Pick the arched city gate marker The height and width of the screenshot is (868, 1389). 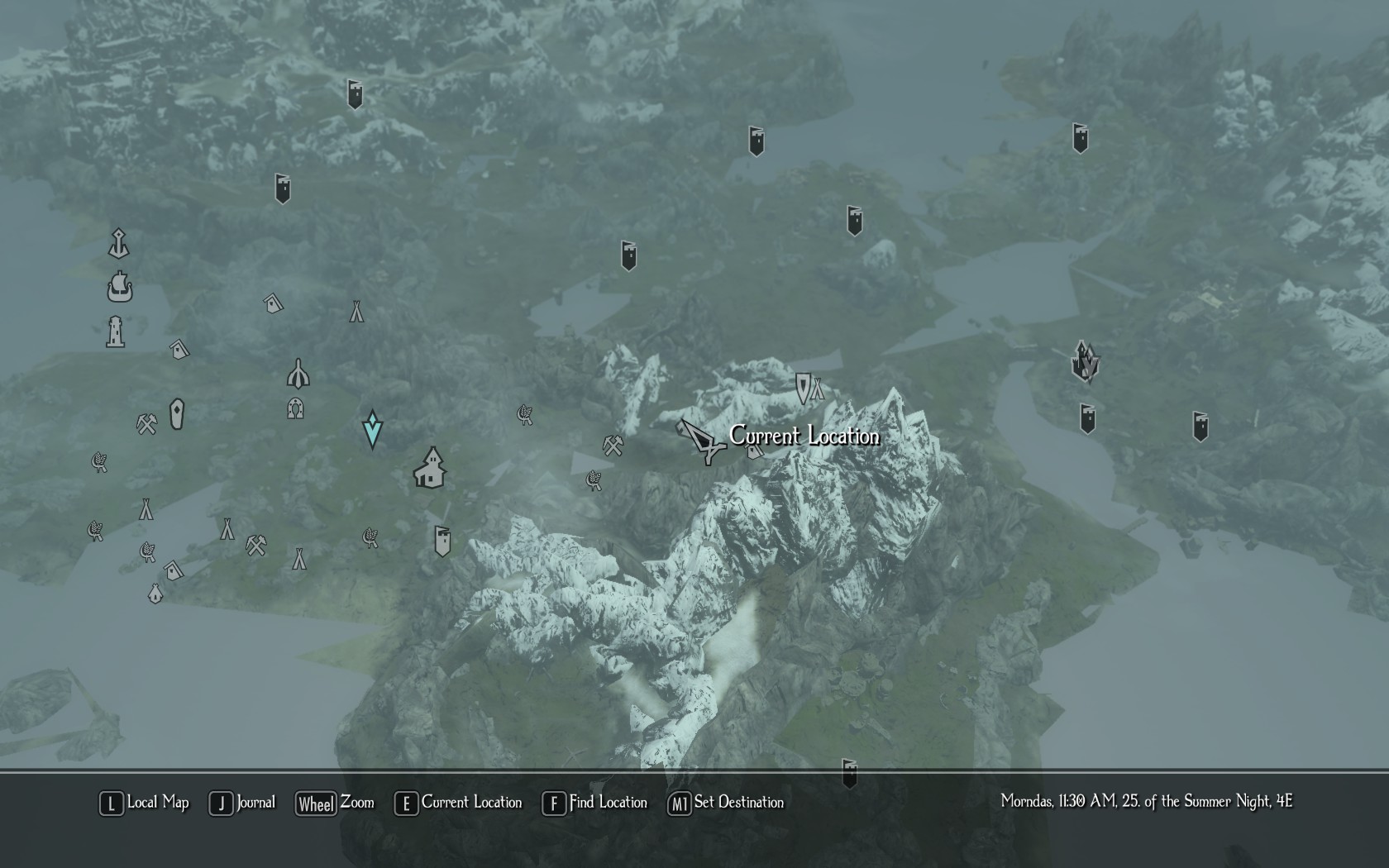298,374
